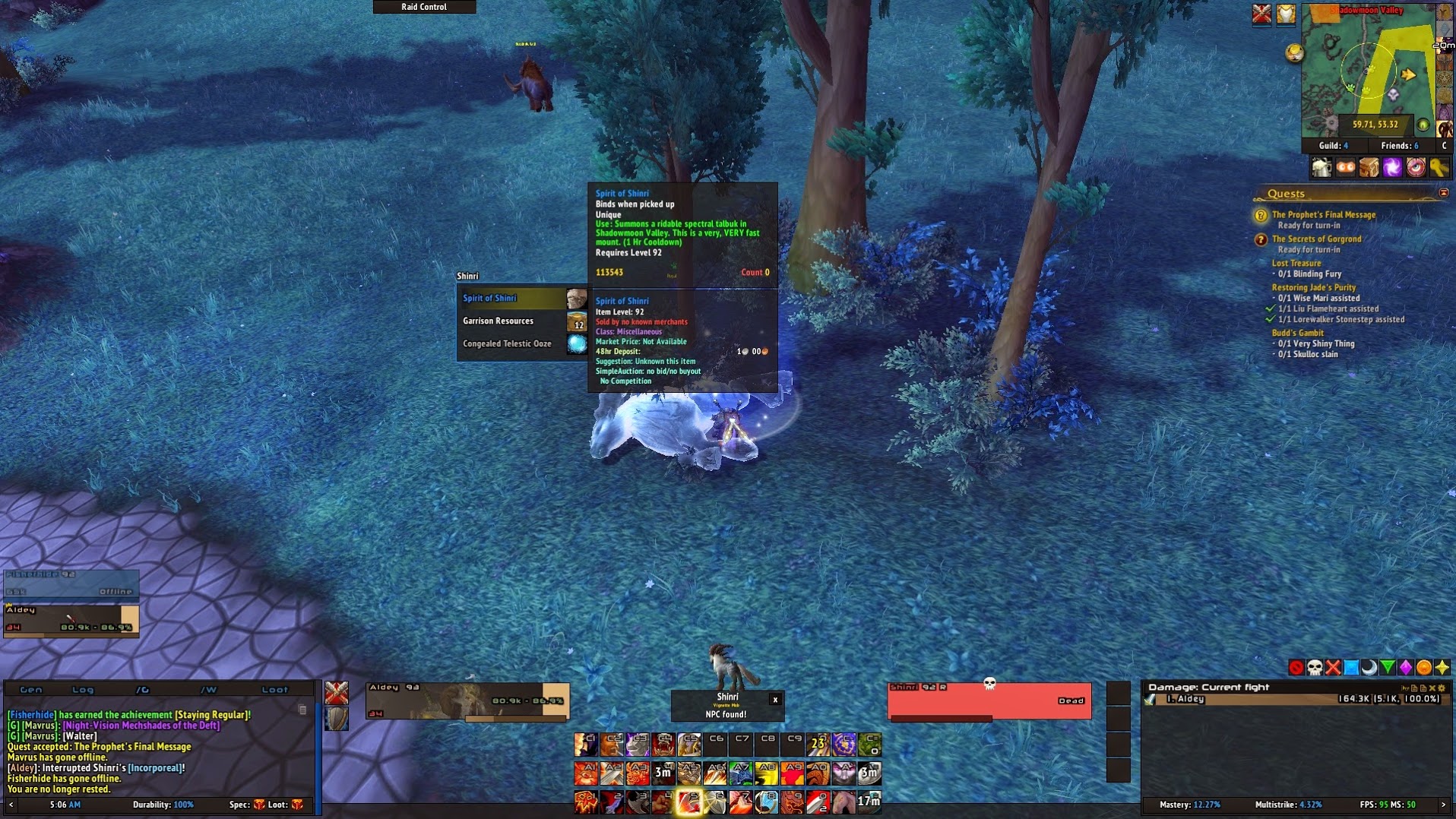The height and width of the screenshot is (819, 1456).
Task: Open the Raid Control panel
Action: pyautogui.click(x=424, y=7)
